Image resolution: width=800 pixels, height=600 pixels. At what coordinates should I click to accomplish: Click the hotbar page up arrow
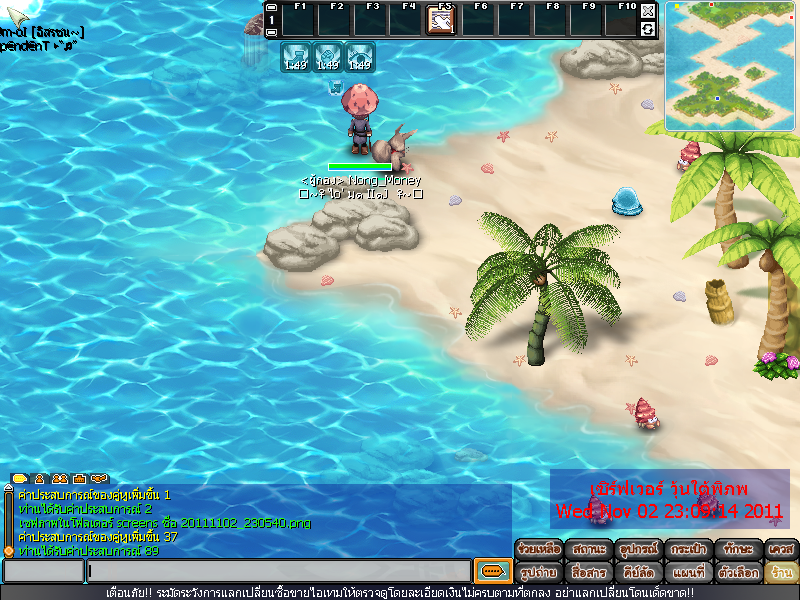pyautogui.click(x=271, y=7)
